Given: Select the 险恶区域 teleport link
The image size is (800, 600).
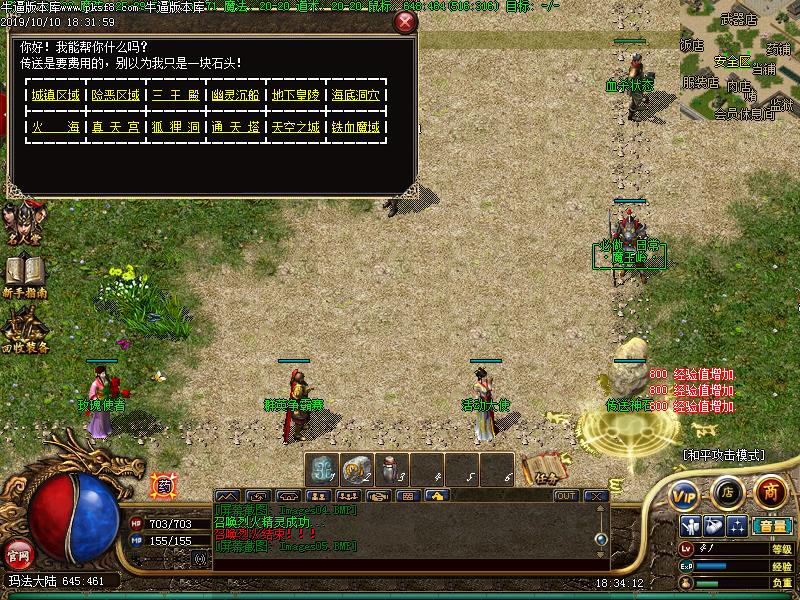Looking at the screenshot, I should point(115,95).
